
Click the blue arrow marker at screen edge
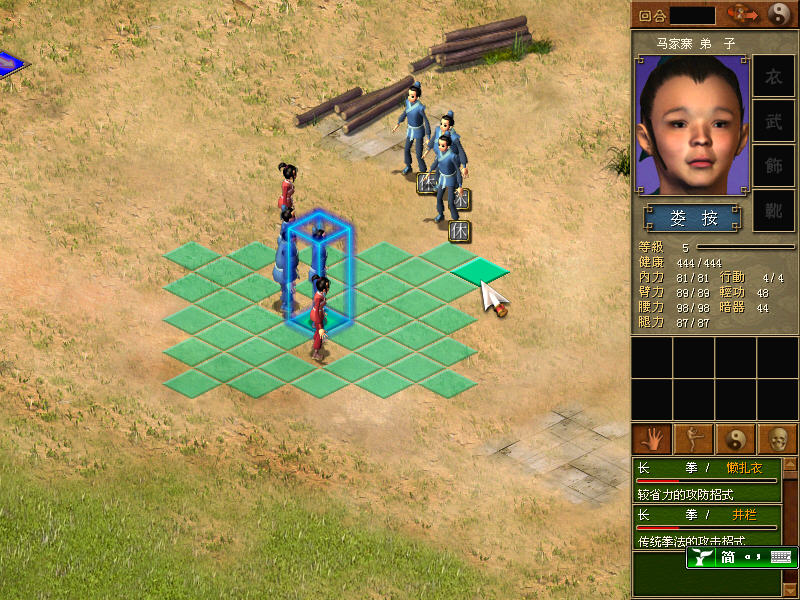[10, 63]
